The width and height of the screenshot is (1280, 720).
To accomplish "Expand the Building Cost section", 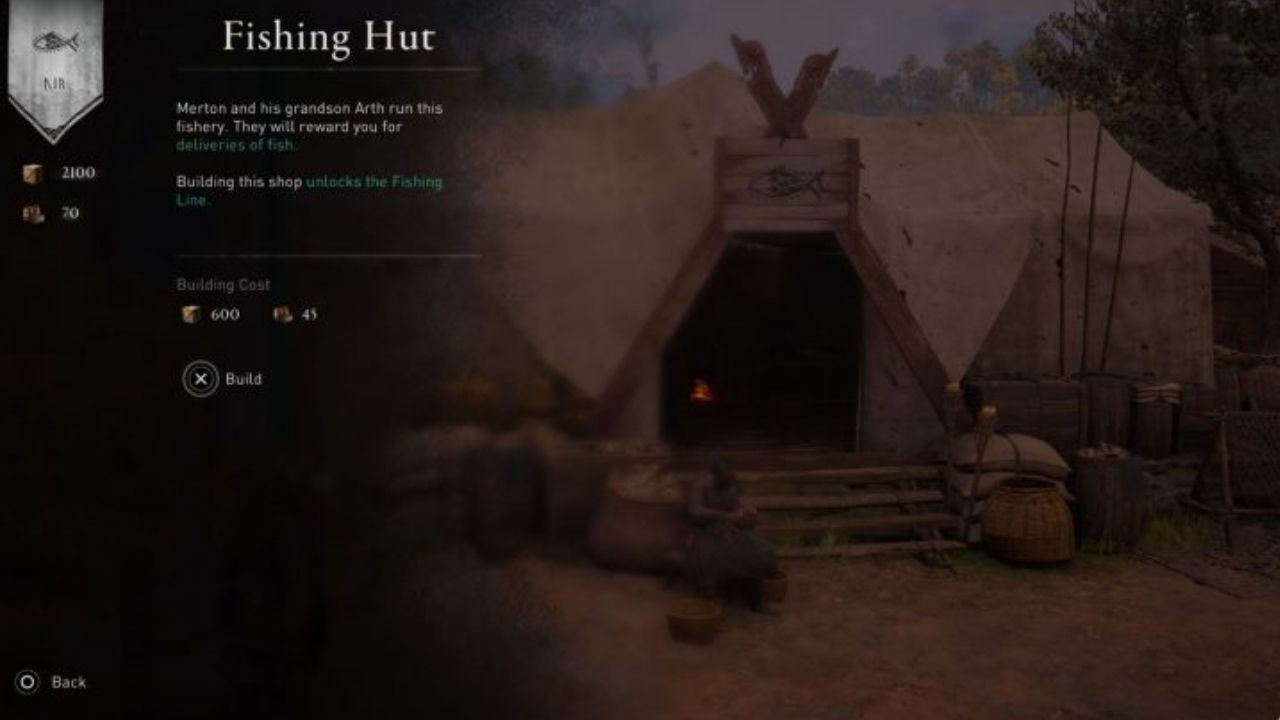I will (x=225, y=284).
